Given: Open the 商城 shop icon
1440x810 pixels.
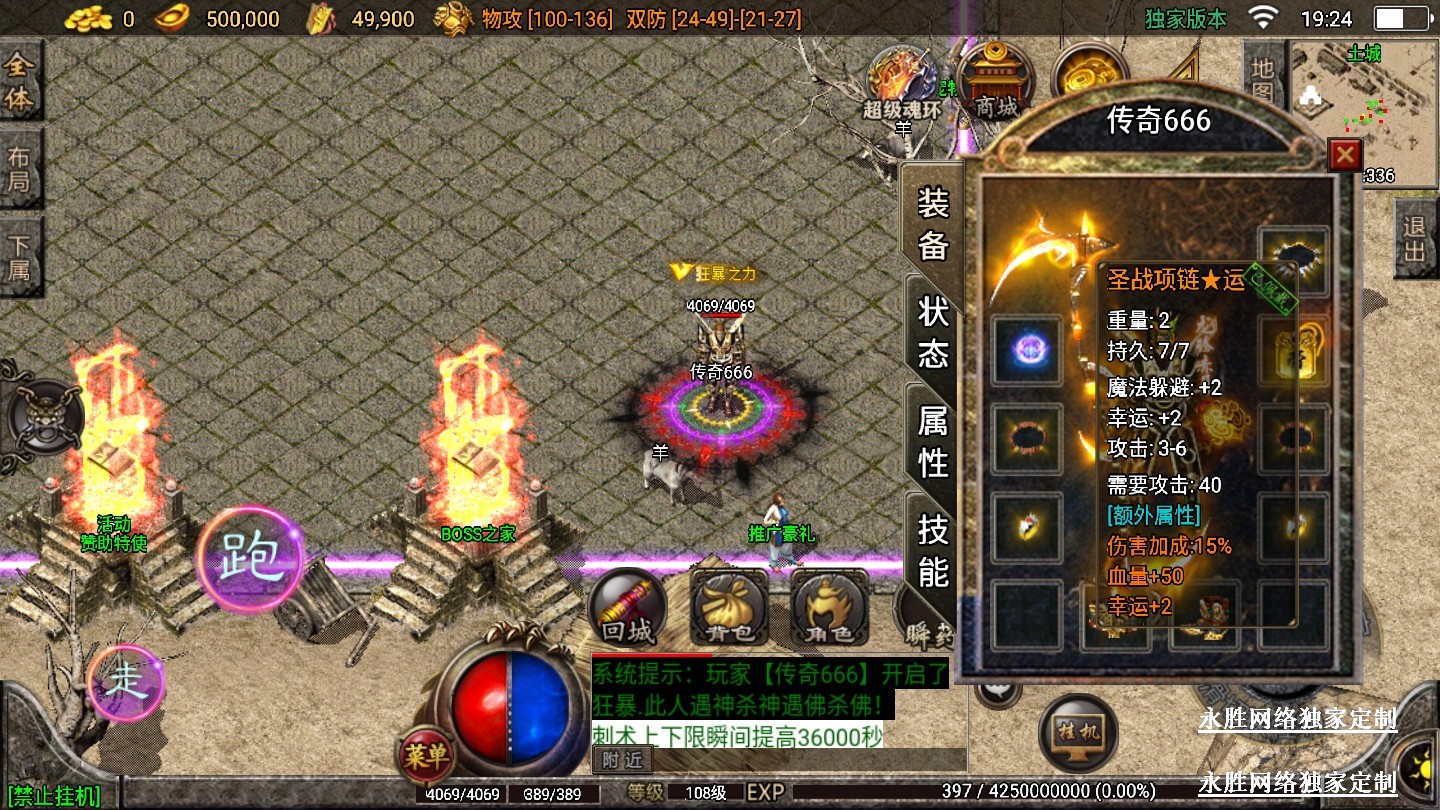Looking at the screenshot, I should (x=995, y=82).
